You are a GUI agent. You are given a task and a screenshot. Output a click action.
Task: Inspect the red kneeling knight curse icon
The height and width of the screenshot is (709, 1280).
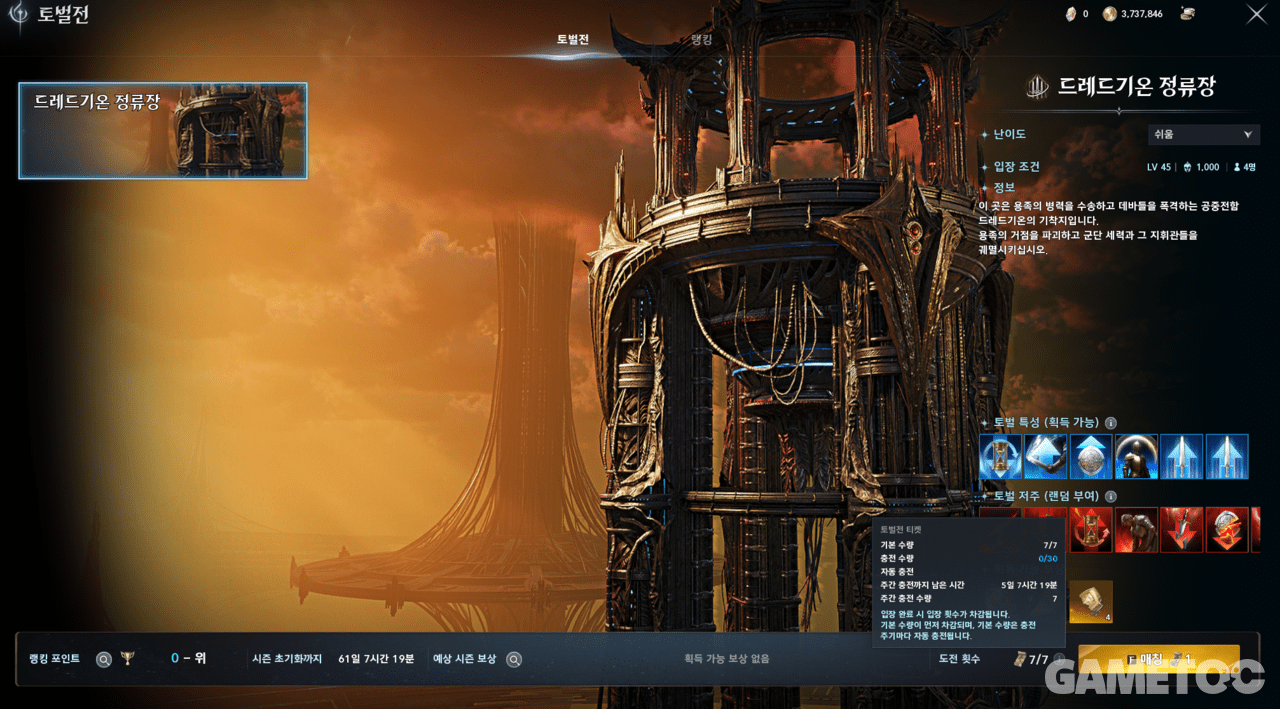click(1136, 529)
